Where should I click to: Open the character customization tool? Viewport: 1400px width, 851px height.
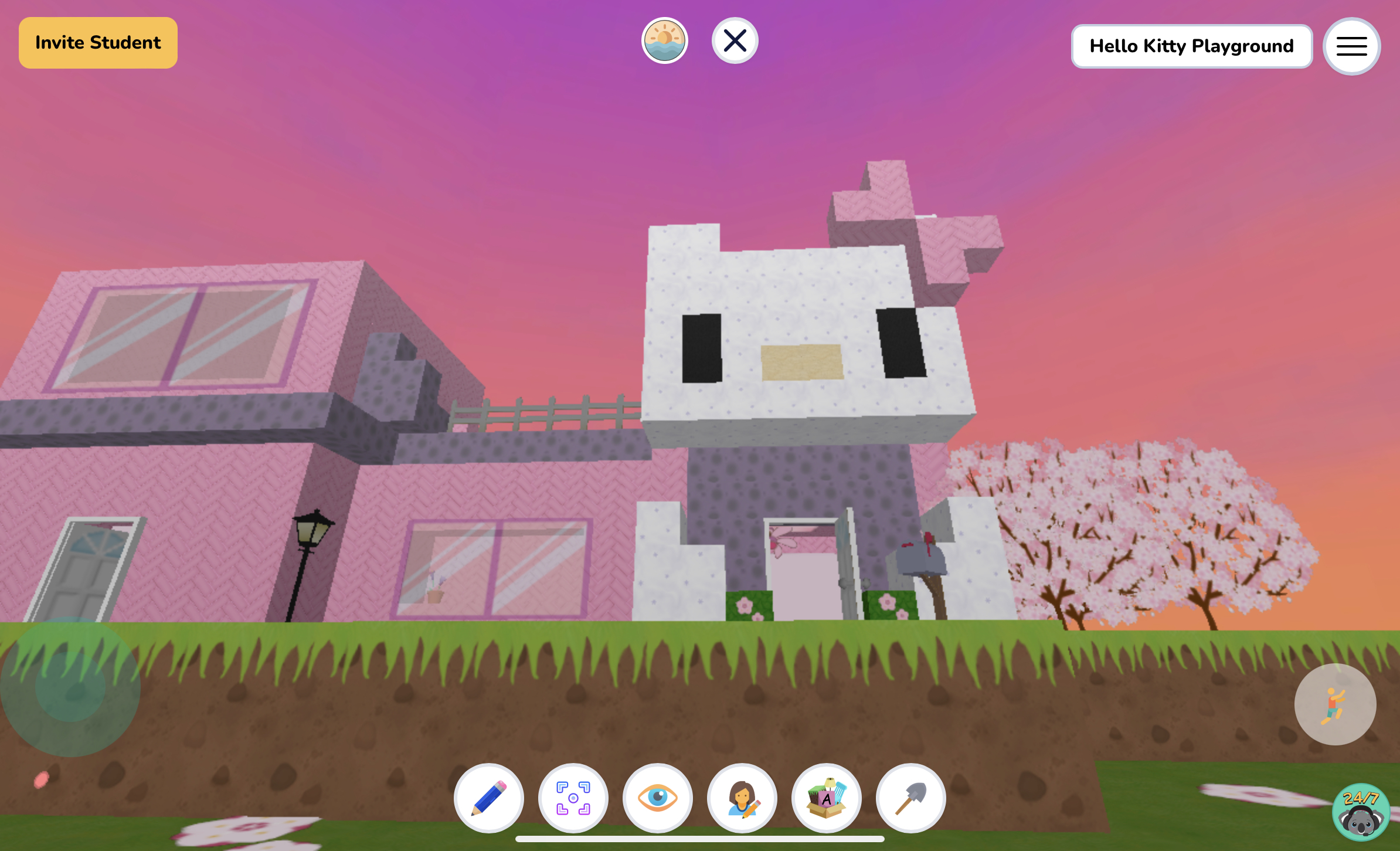tap(742, 799)
